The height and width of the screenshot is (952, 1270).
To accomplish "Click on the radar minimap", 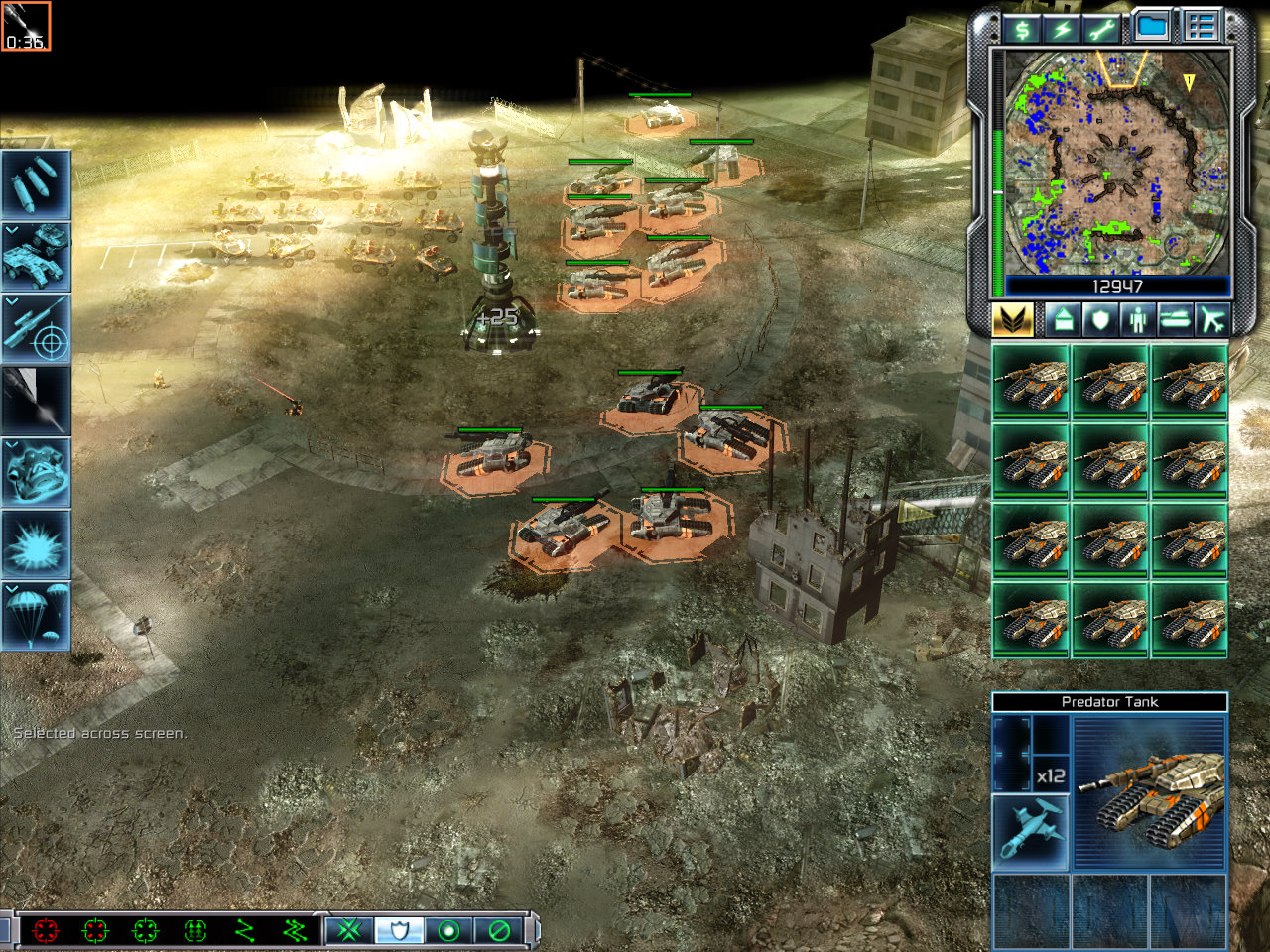I will pyautogui.click(x=1117, y=164).
